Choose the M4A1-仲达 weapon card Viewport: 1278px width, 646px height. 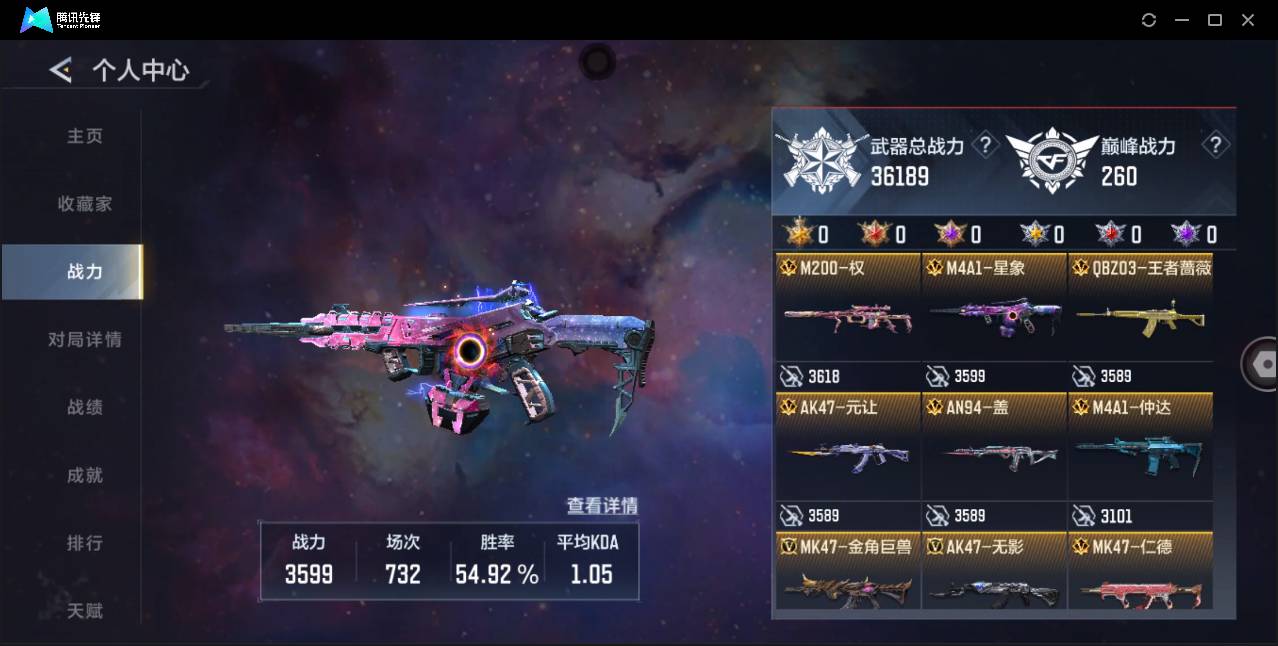1140,457
